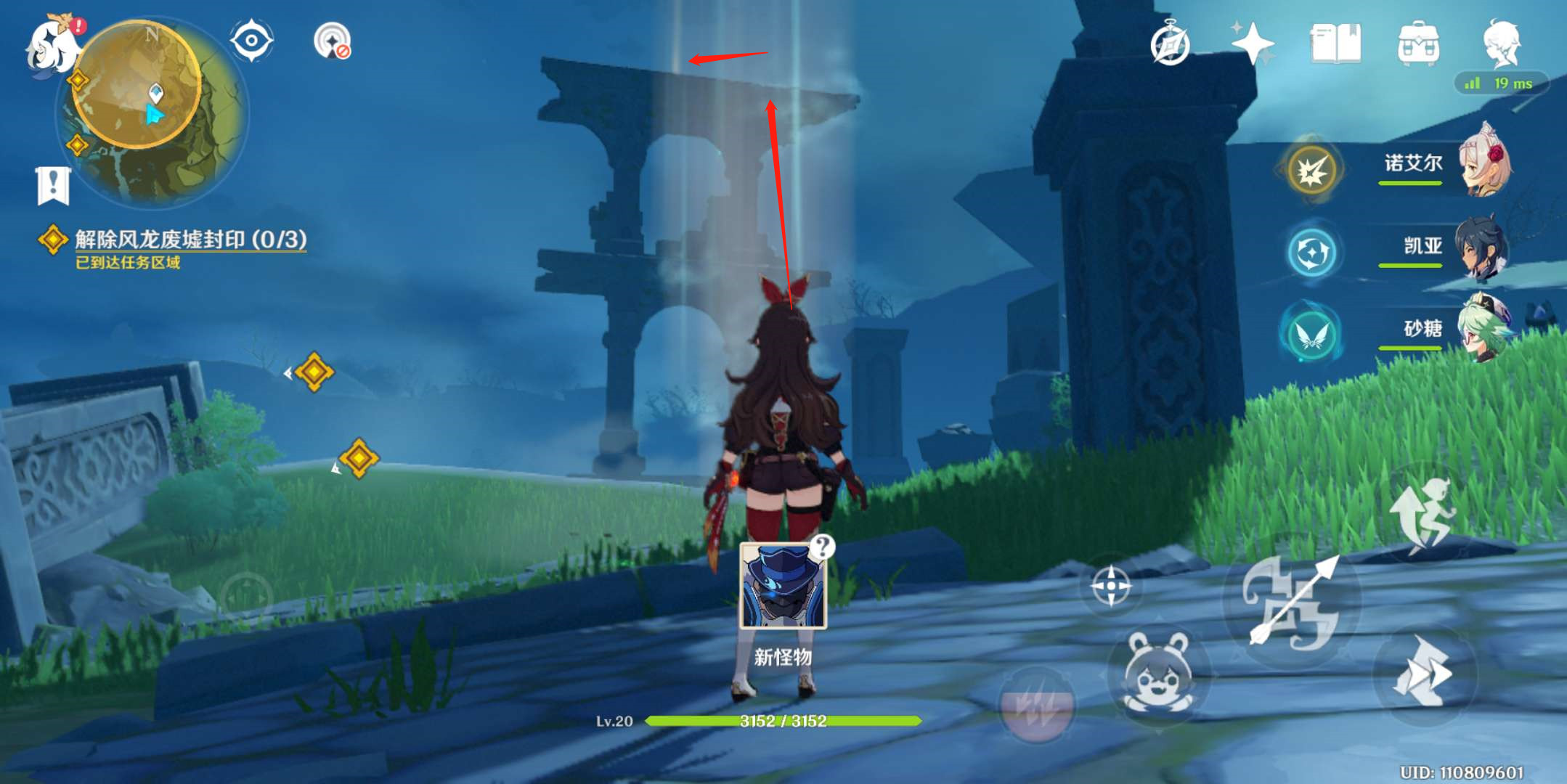Select the seal-breaking quest objective tracker
This screenshot has width=1567, height=784.
189,240
